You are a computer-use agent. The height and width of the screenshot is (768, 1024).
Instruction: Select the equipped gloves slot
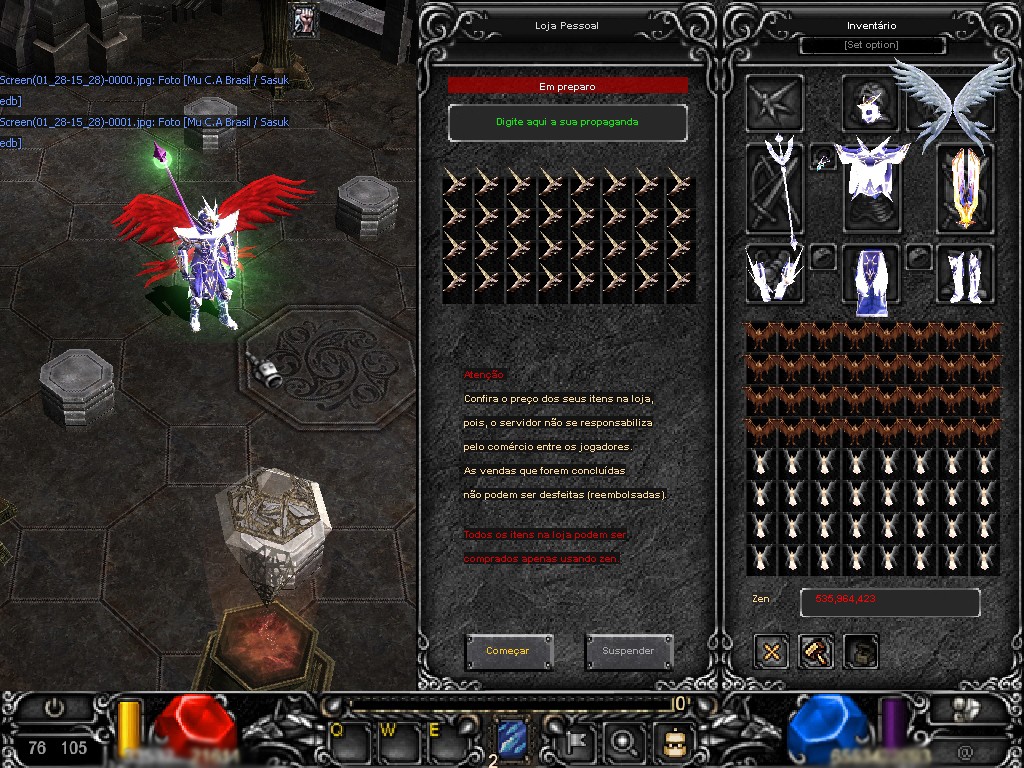(774, 273)
